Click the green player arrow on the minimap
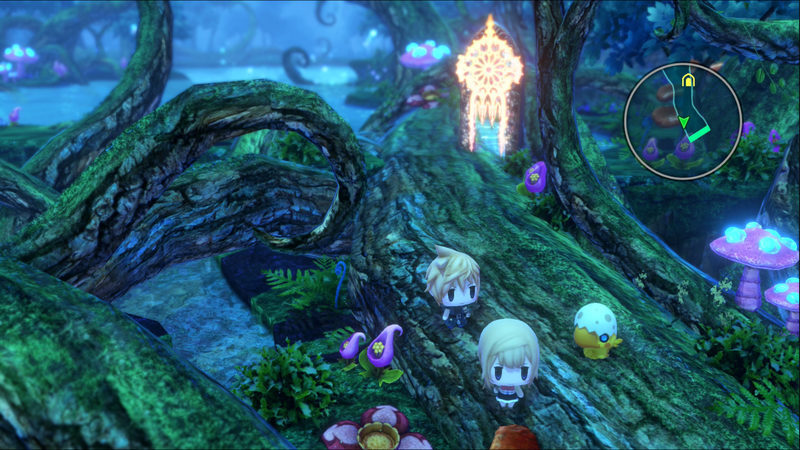The height and width of the screenshot is (450, 800). point(683,123)
